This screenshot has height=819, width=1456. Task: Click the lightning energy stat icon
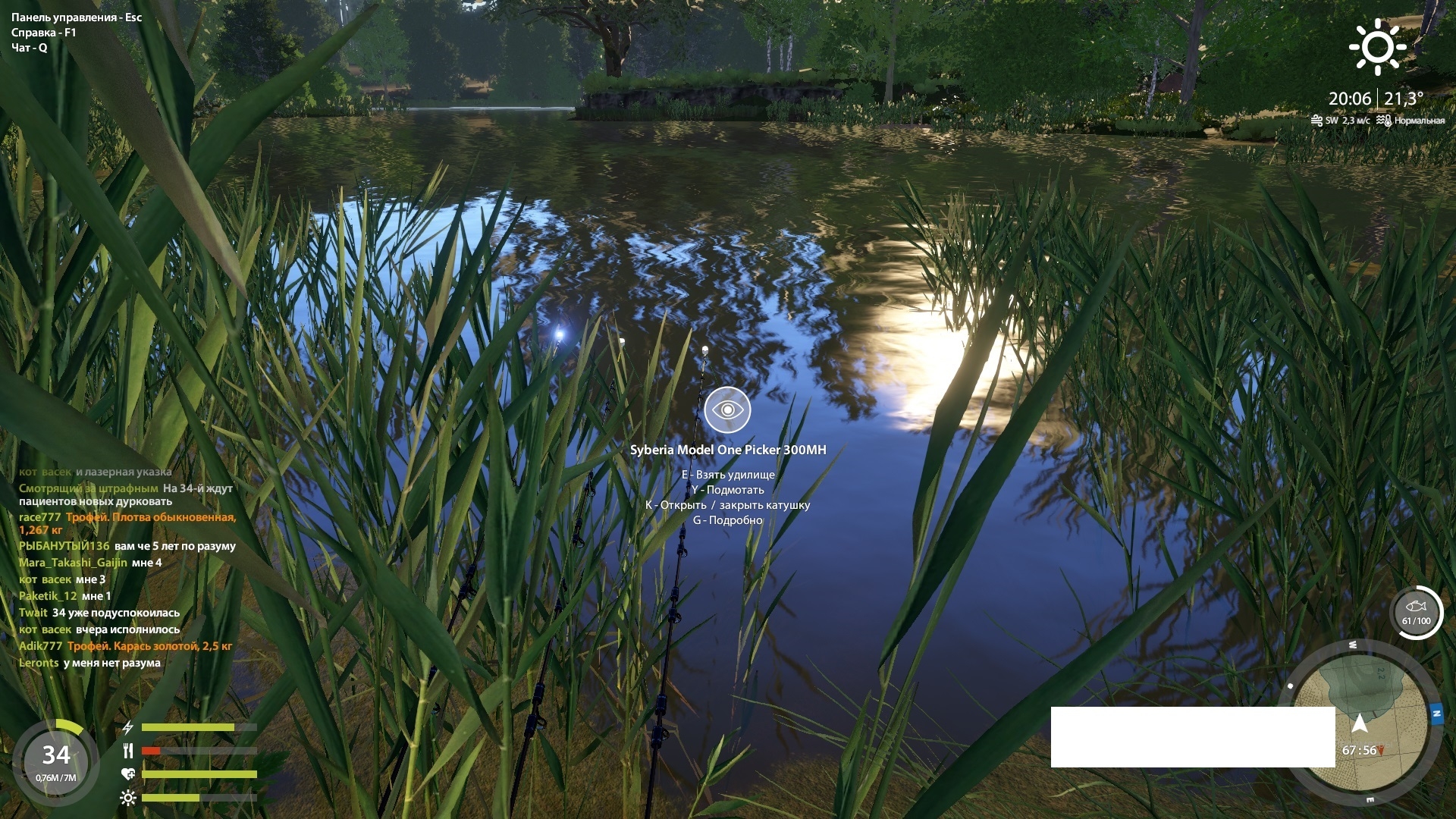(x=128, y=727)
